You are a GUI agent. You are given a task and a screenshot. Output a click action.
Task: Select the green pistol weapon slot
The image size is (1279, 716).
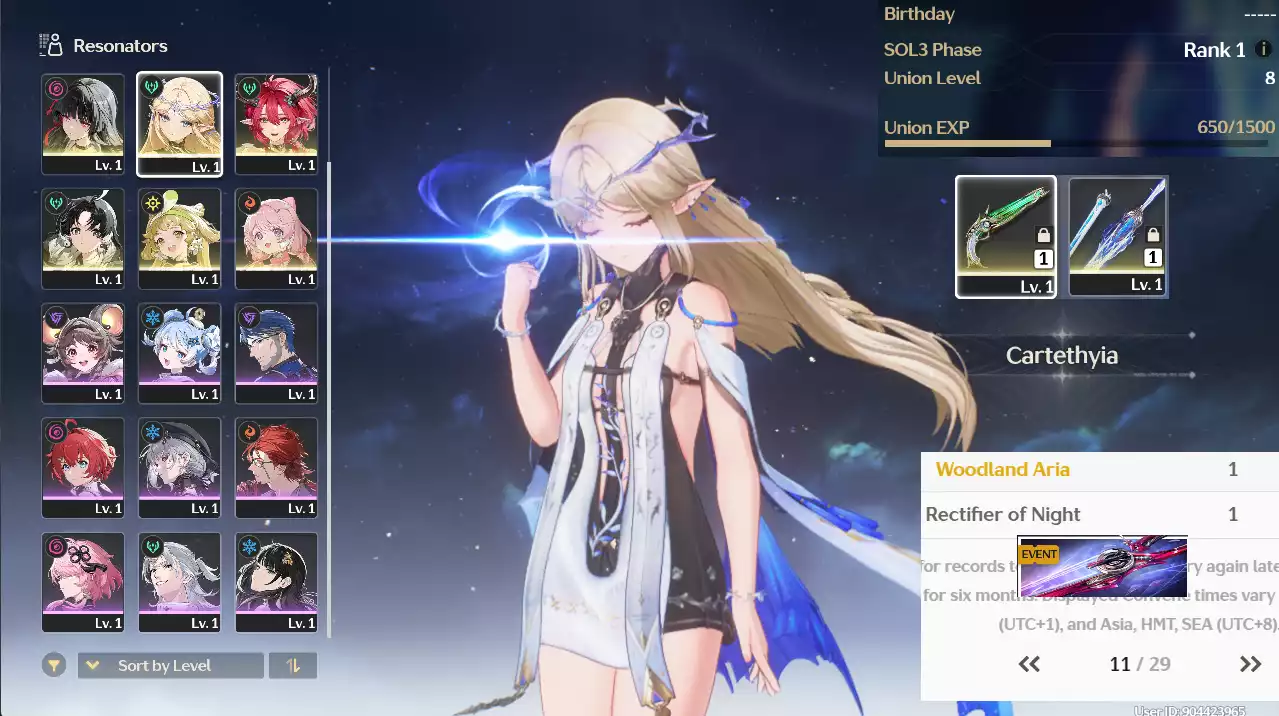coord(1006,237)
